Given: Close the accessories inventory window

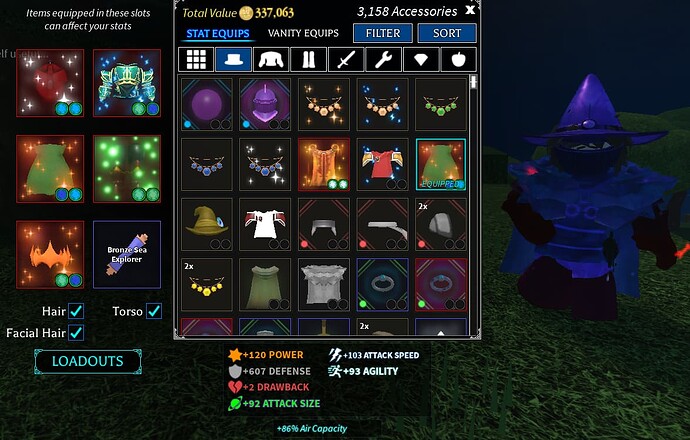Looking at the screenshot, I should [470, 12].
